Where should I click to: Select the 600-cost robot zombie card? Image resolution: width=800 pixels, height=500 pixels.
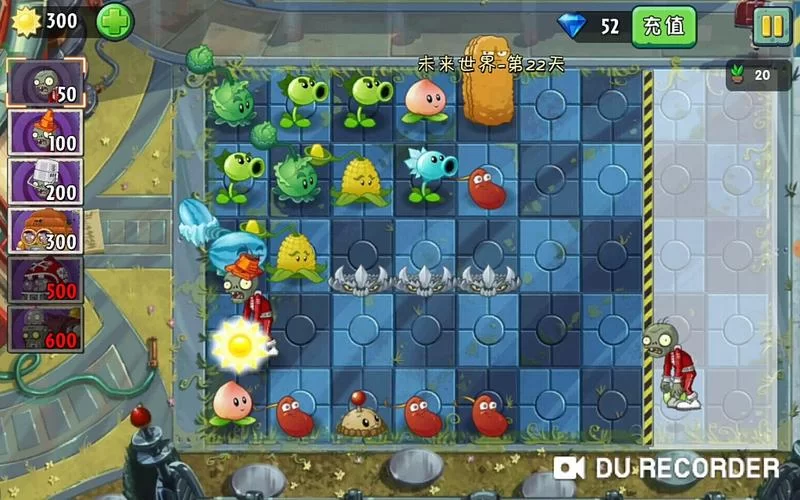coord(45,330)
